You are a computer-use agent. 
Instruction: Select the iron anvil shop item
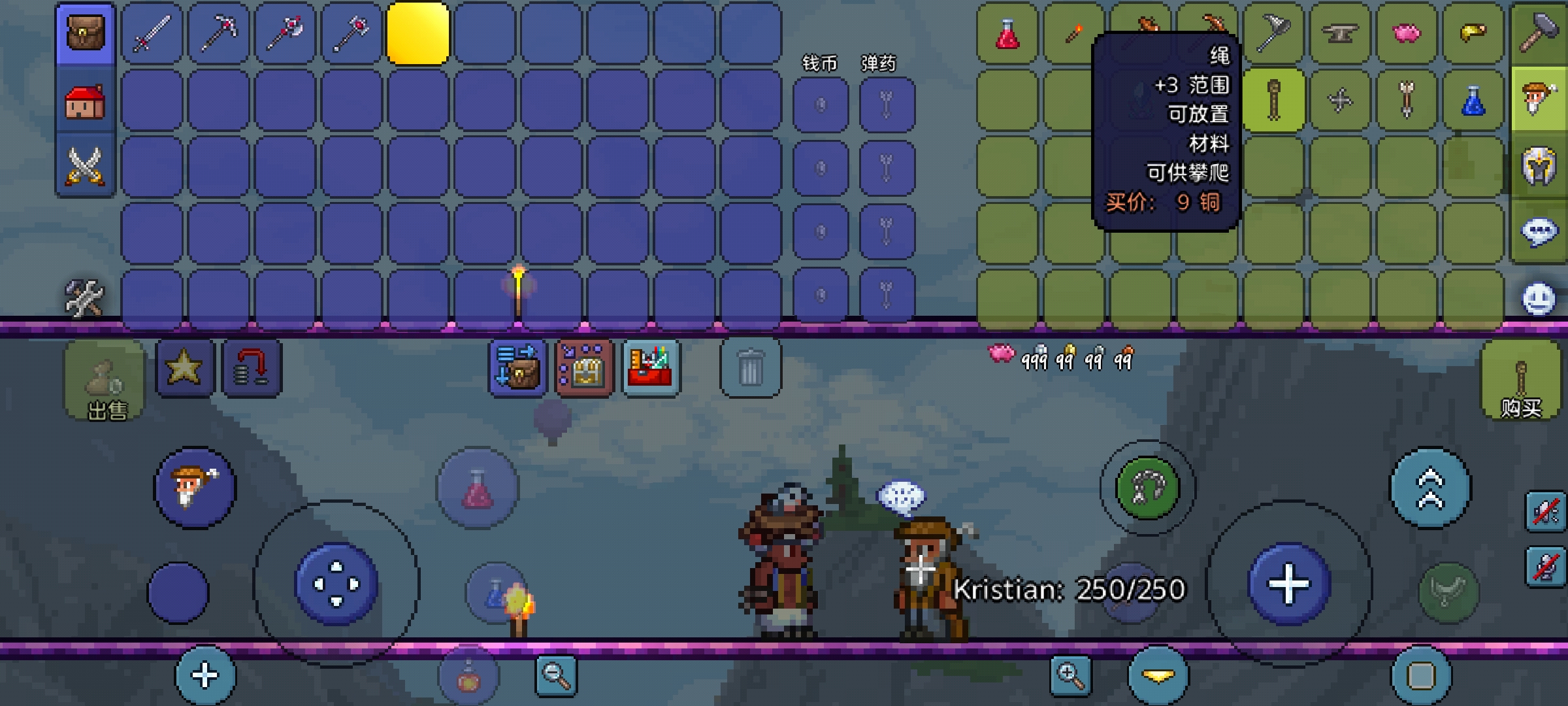pyautogui.click(x=1340, y=33)
